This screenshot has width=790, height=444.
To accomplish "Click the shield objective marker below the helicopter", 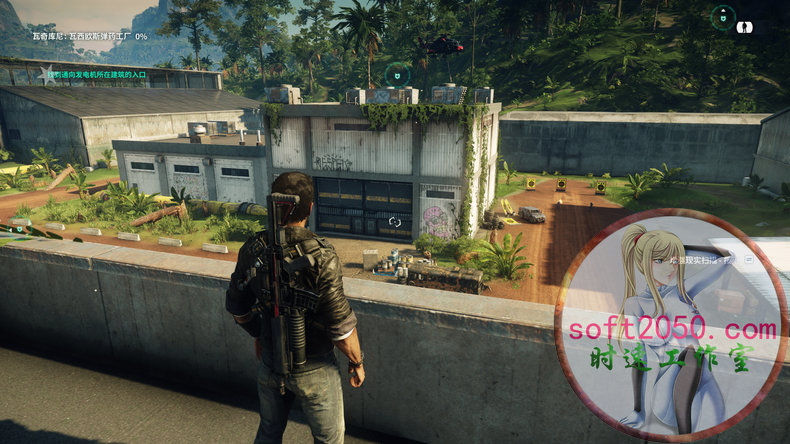I will 397,74.
